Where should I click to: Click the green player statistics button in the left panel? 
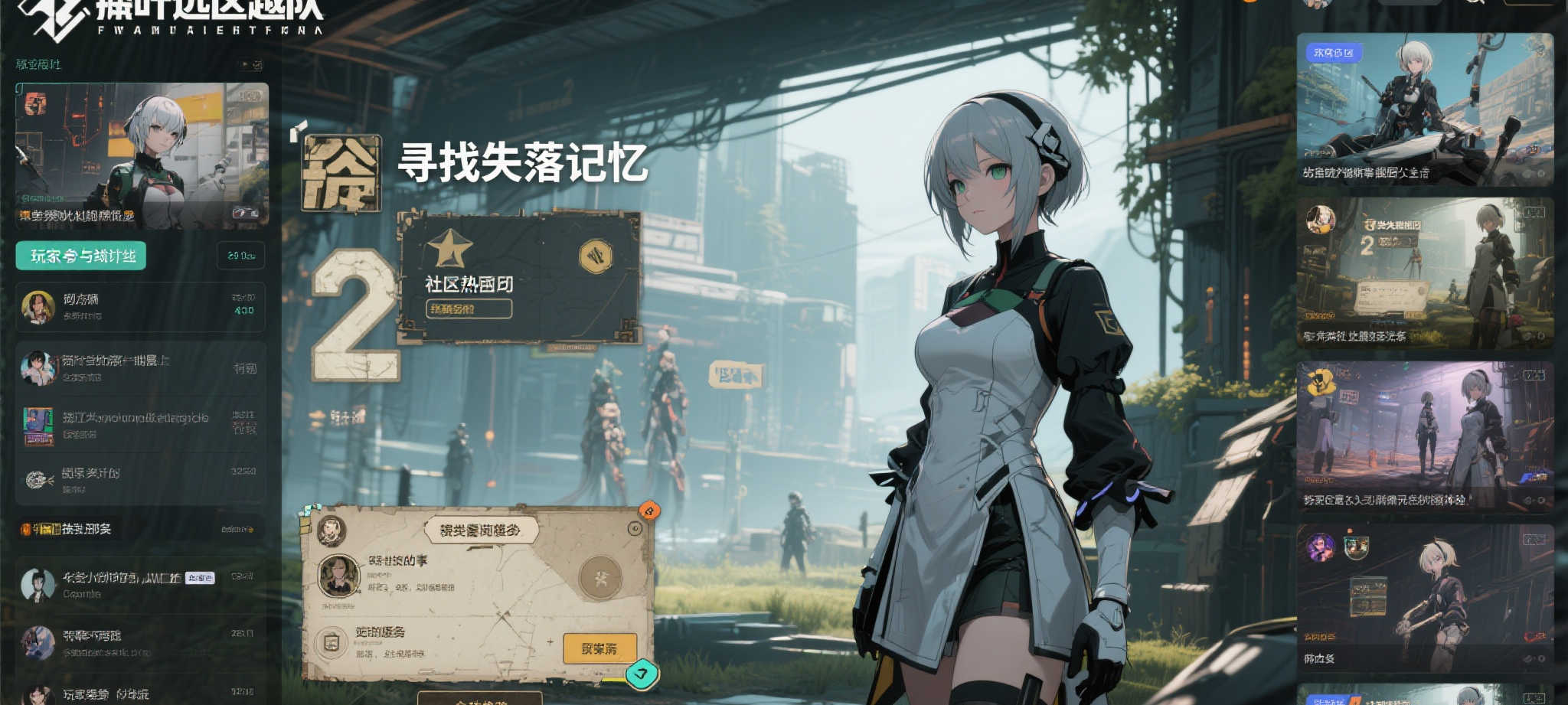click(80, 254)
